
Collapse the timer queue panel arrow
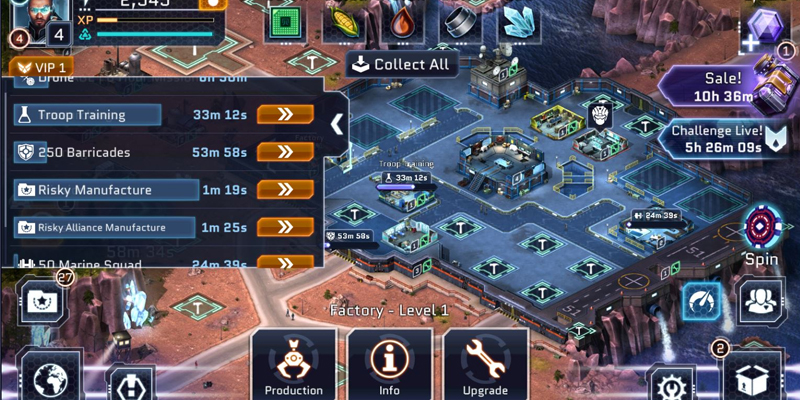point(337,124)
